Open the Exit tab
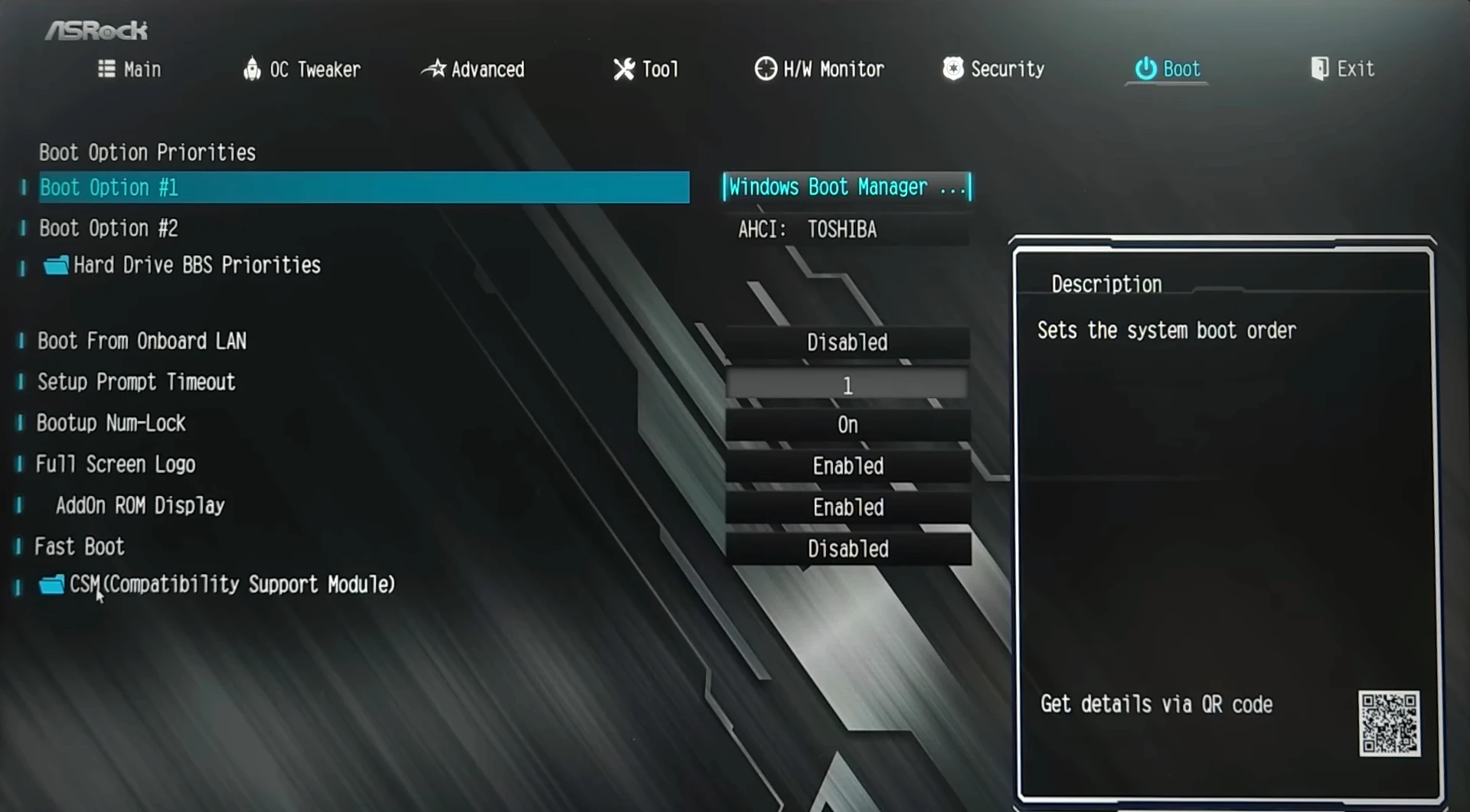 pos(1343,70)
